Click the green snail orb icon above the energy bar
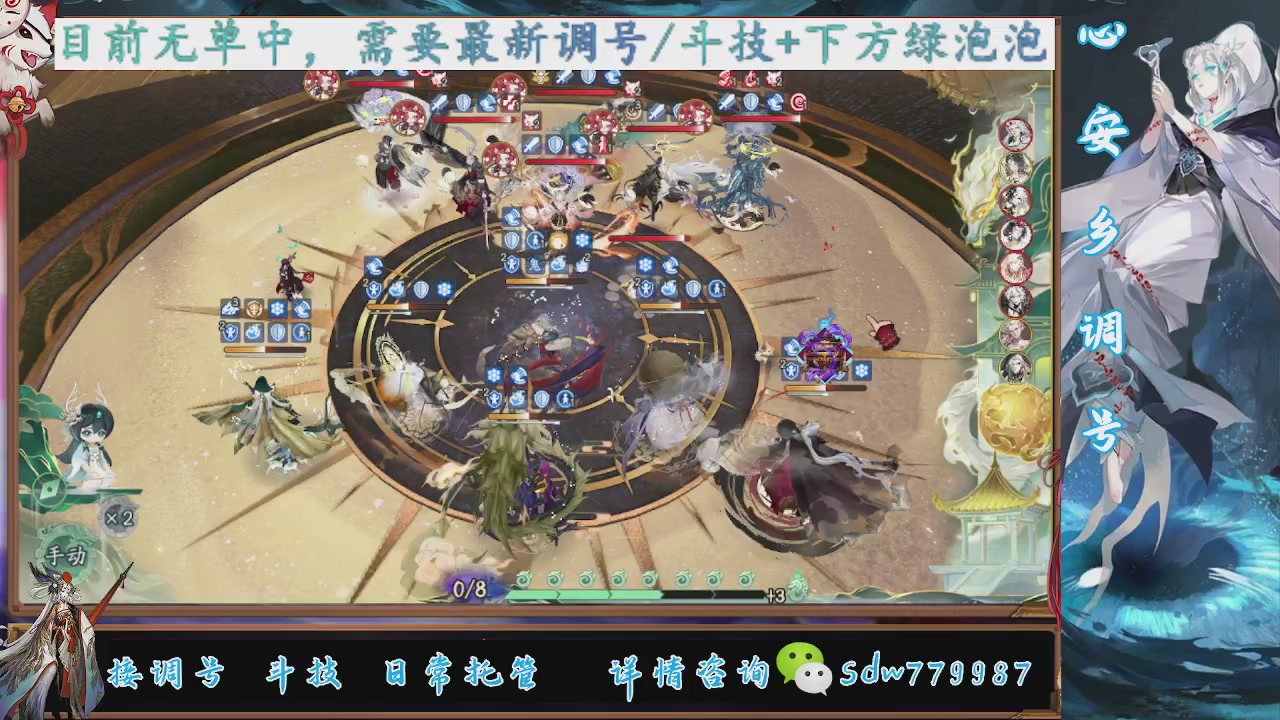The image size is (1280, 720). coord(525,578)
